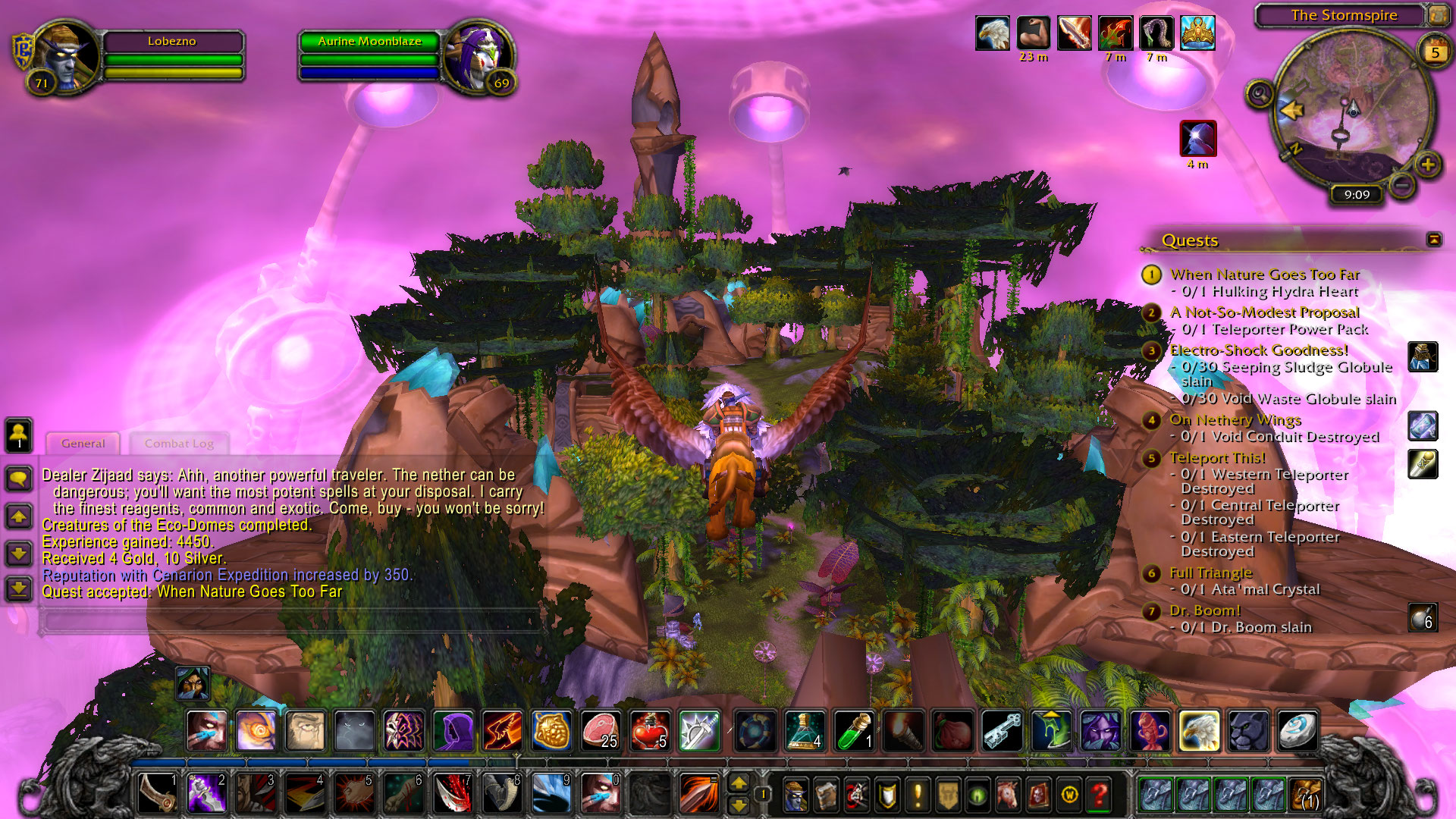Use the raw meat stack of 25
The image size is (1456, 819).
[x=600, y=730]
